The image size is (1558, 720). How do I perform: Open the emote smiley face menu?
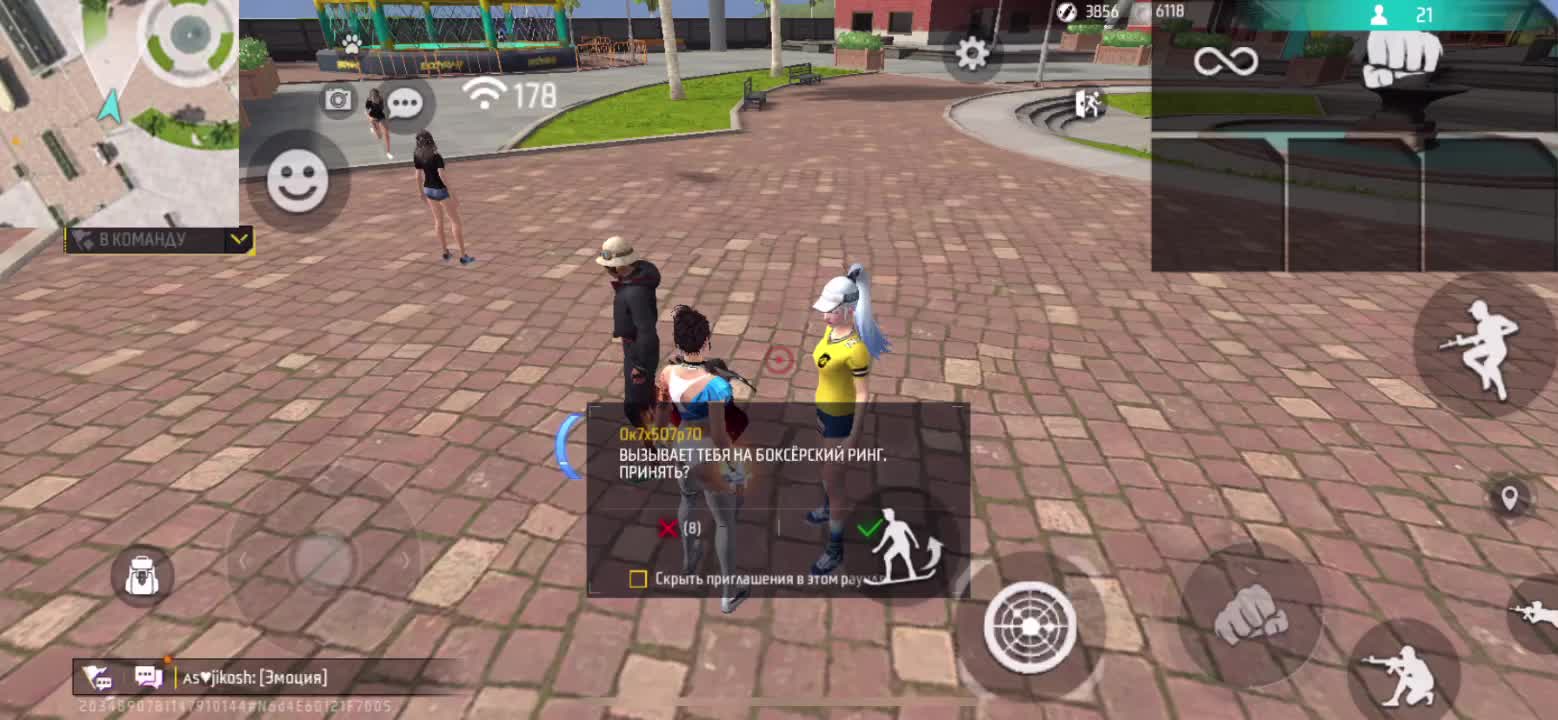[x=297, y=181]
